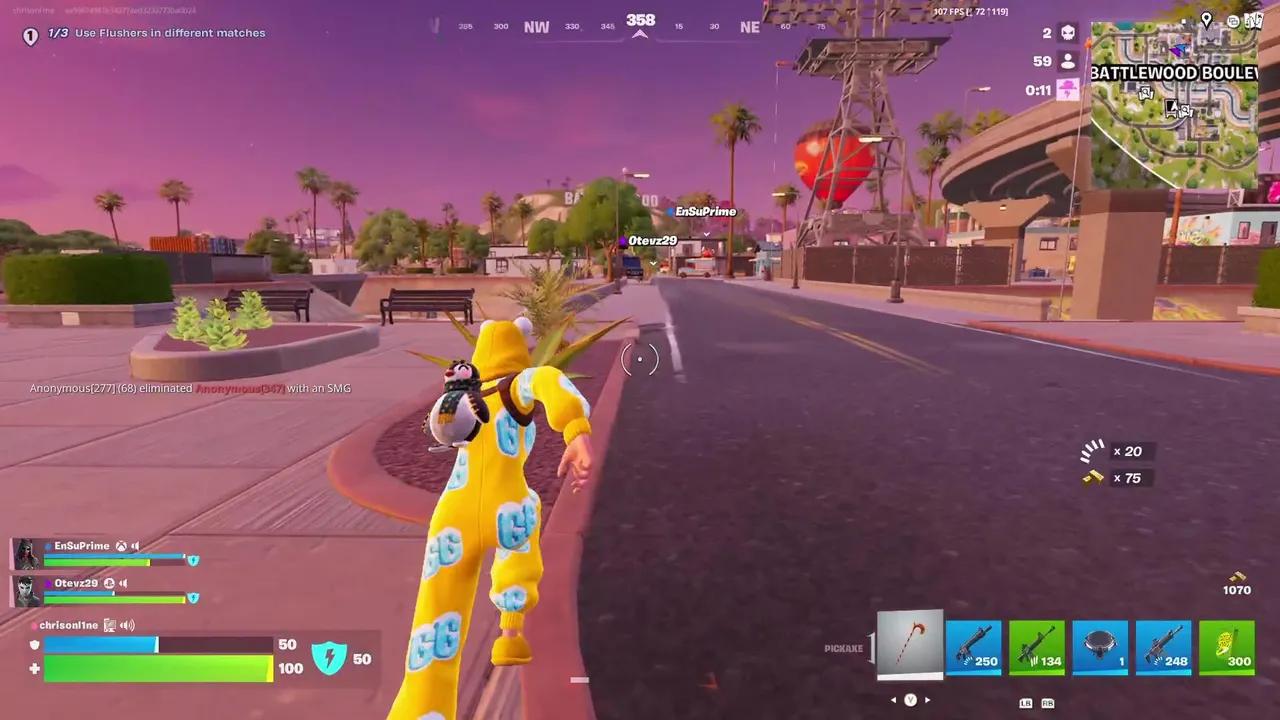Click the left arrow beside the V button
1280x720 pixels.
point(893,700)
